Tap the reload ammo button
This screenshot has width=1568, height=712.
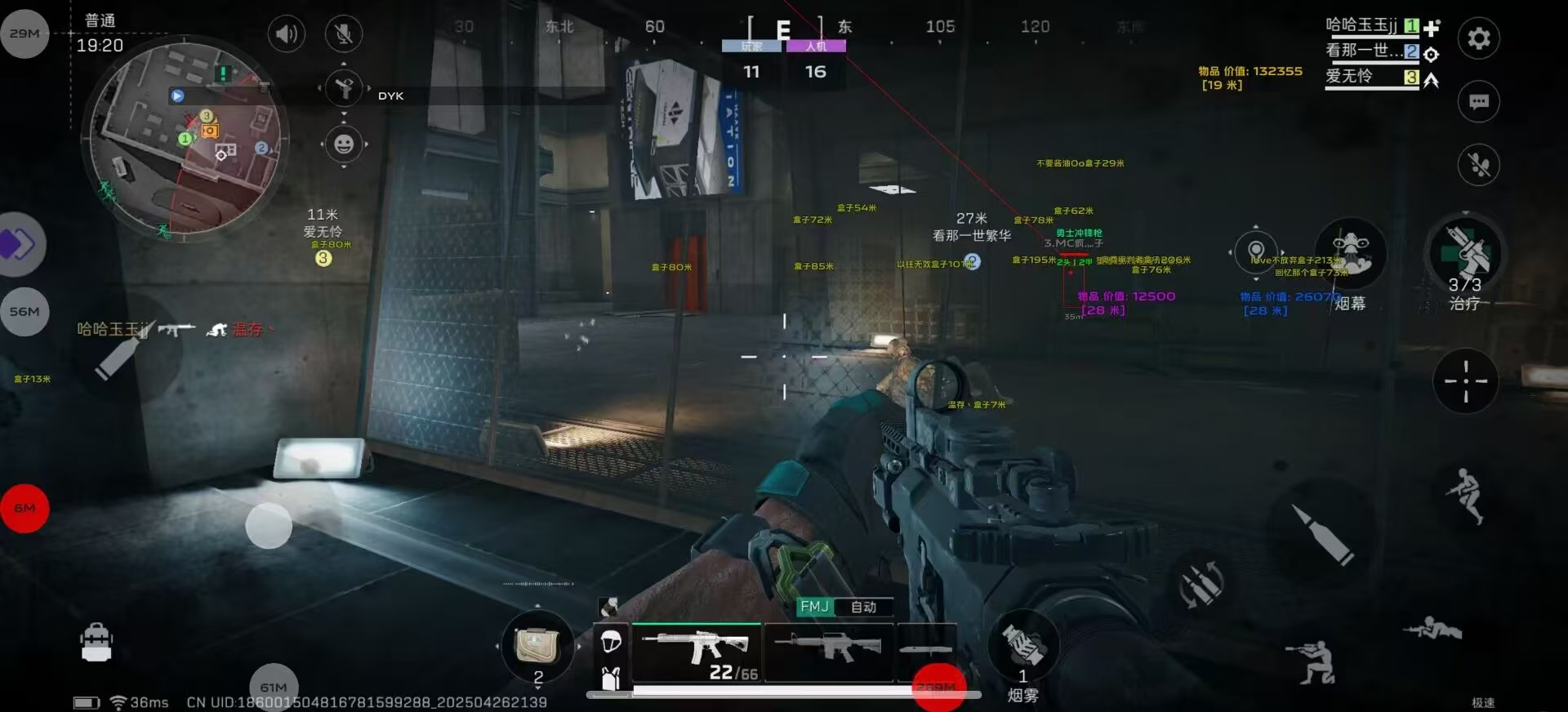point(1201,584)
